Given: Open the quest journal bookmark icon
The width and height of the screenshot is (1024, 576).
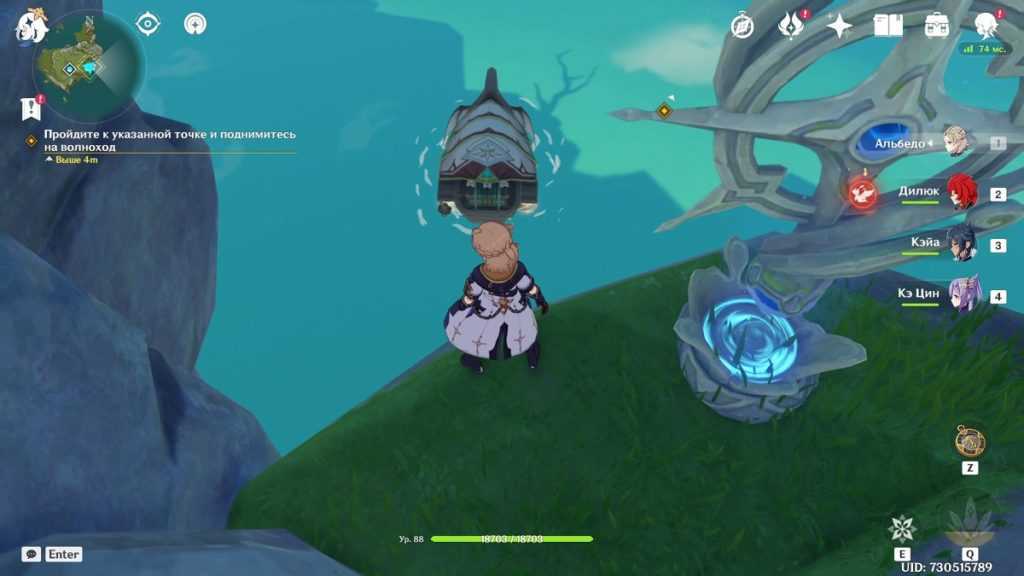Looking at the screenshot, I should click(30, 108).
